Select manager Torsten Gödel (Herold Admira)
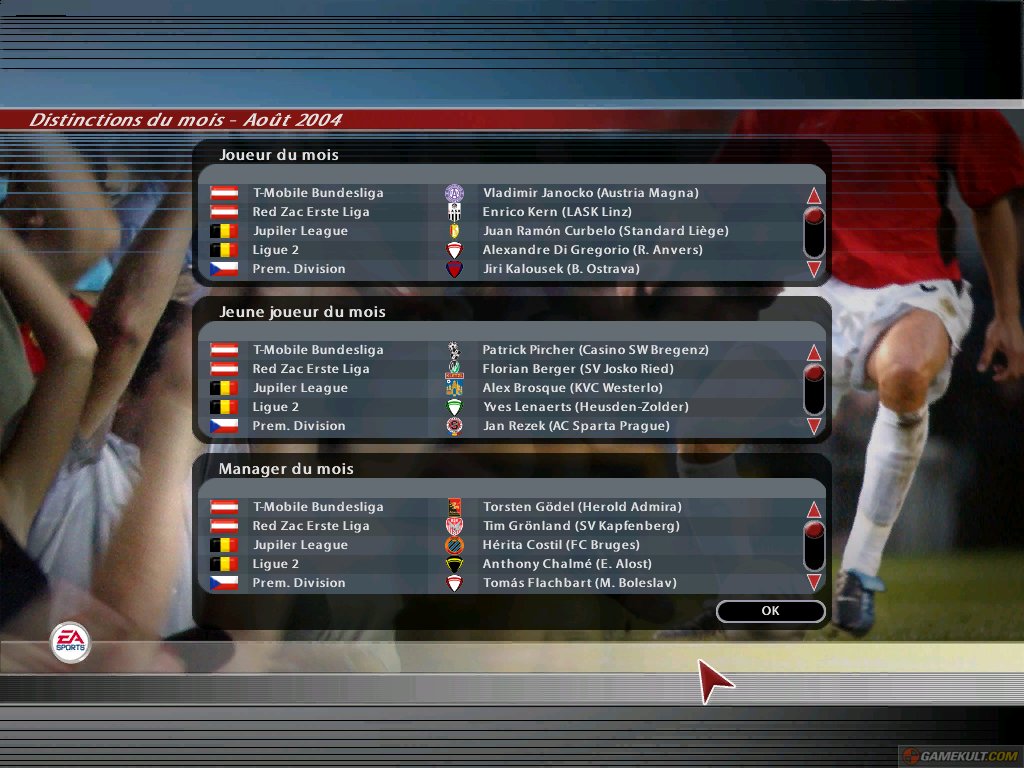 coord(582,507)
